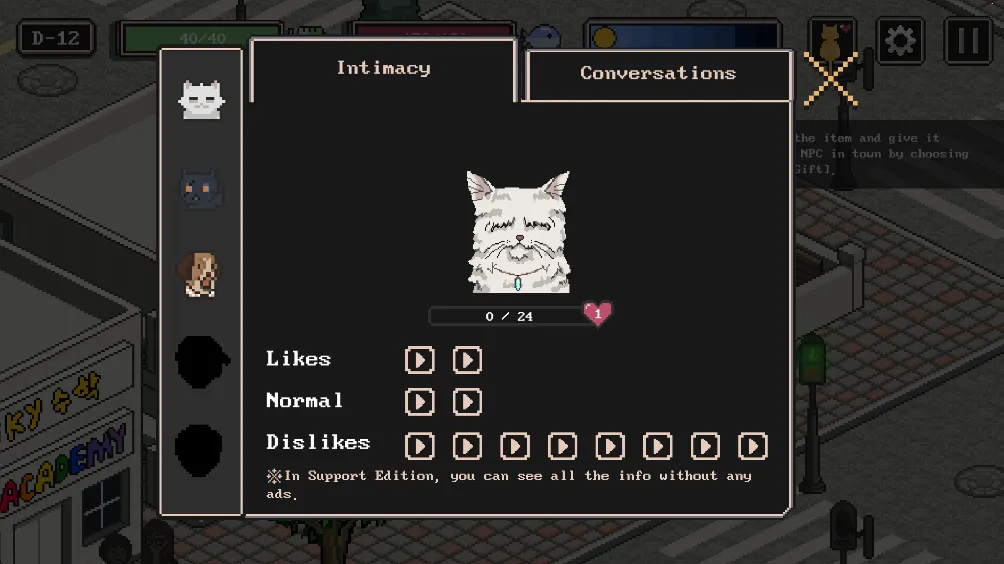Image resolution: width=1004 pixels, height=564 pixels.
Task: Reveal the first Dislikes item
Action: tap(420, 445)
